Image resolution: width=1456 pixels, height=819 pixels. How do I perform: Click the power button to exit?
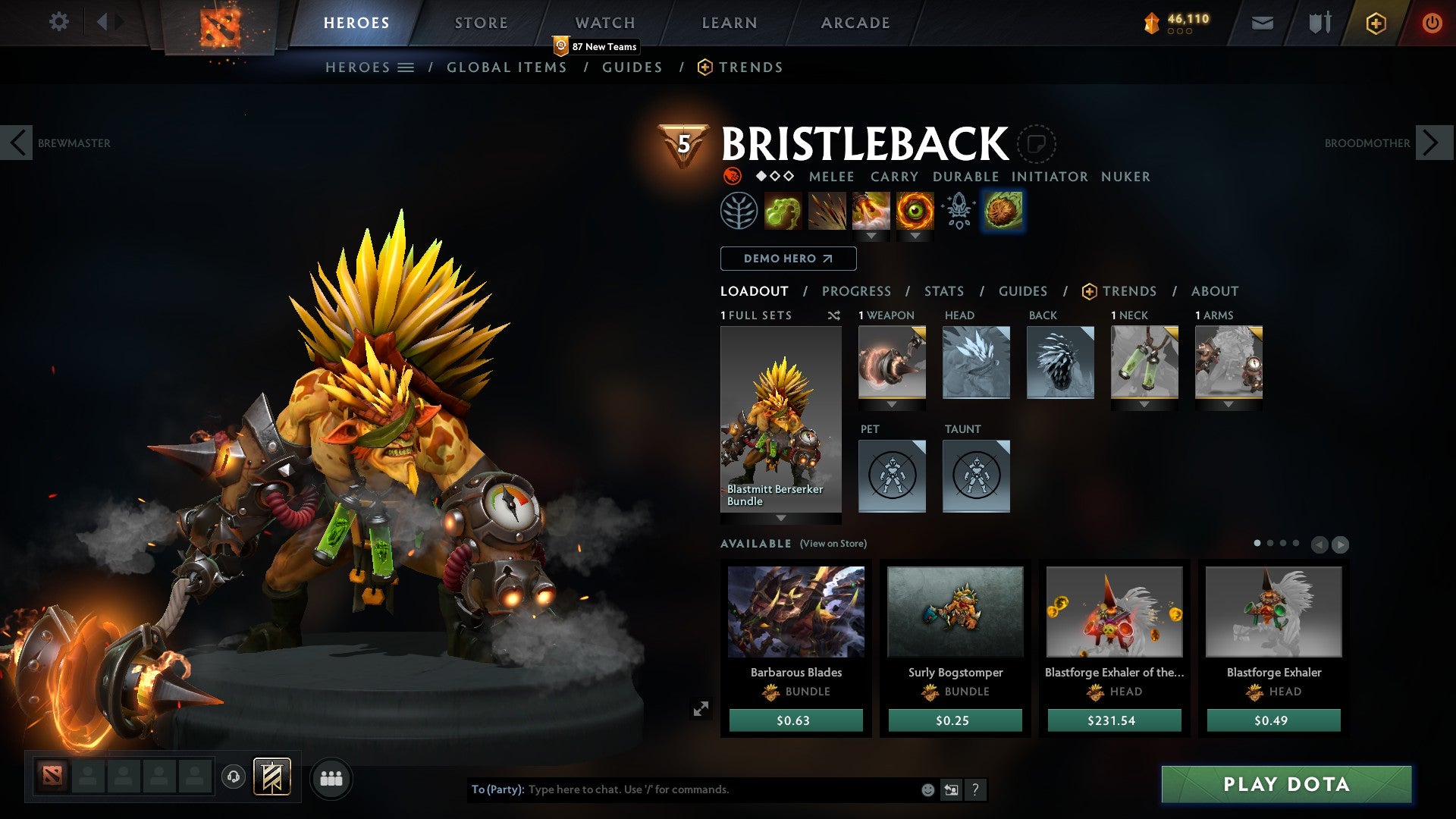[1432, 22]
